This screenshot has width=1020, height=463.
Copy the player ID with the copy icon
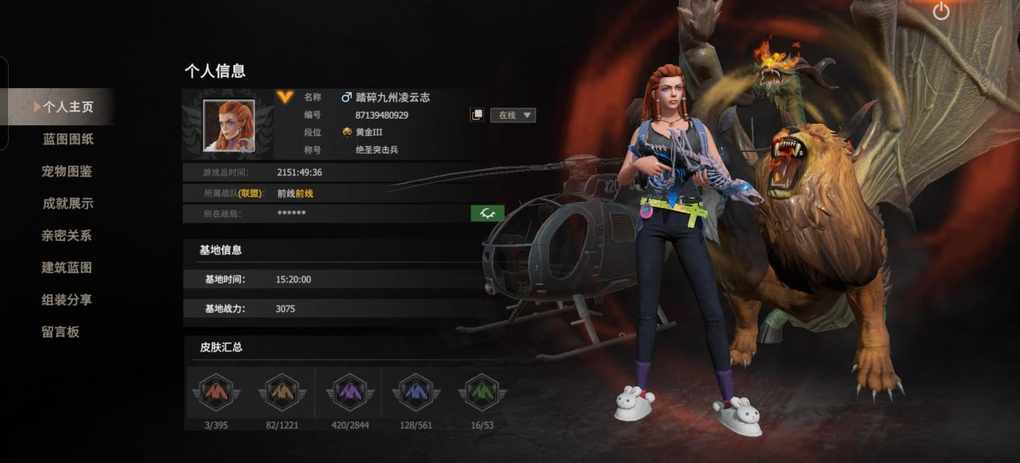(477, 115)
